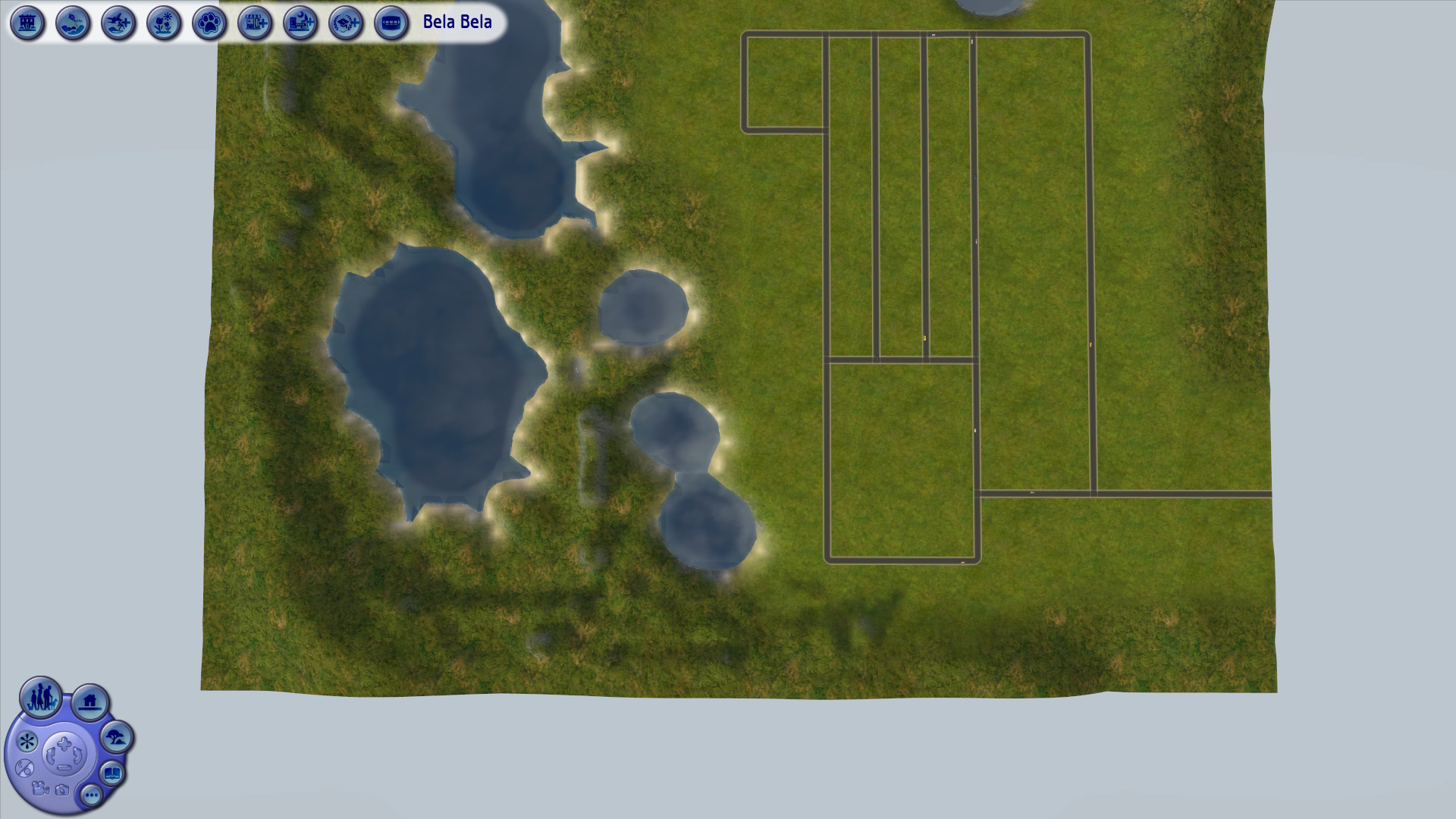Add a Shopping District with the store icon
Screen dimensions: 1456x819
(254, 23)
